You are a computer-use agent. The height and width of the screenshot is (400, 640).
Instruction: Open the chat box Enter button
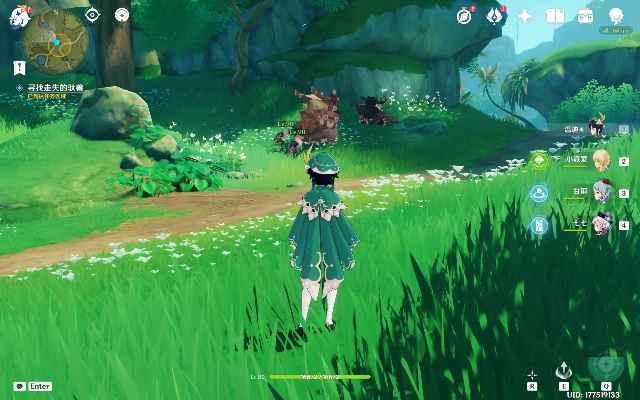pos(33,386)
